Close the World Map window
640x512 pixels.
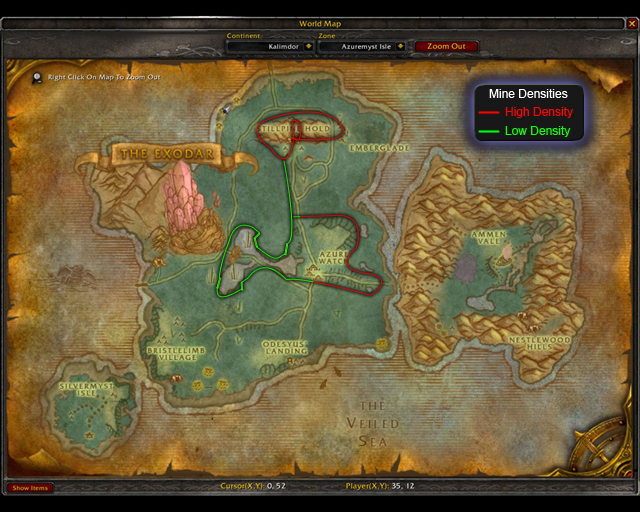(630, 23)
